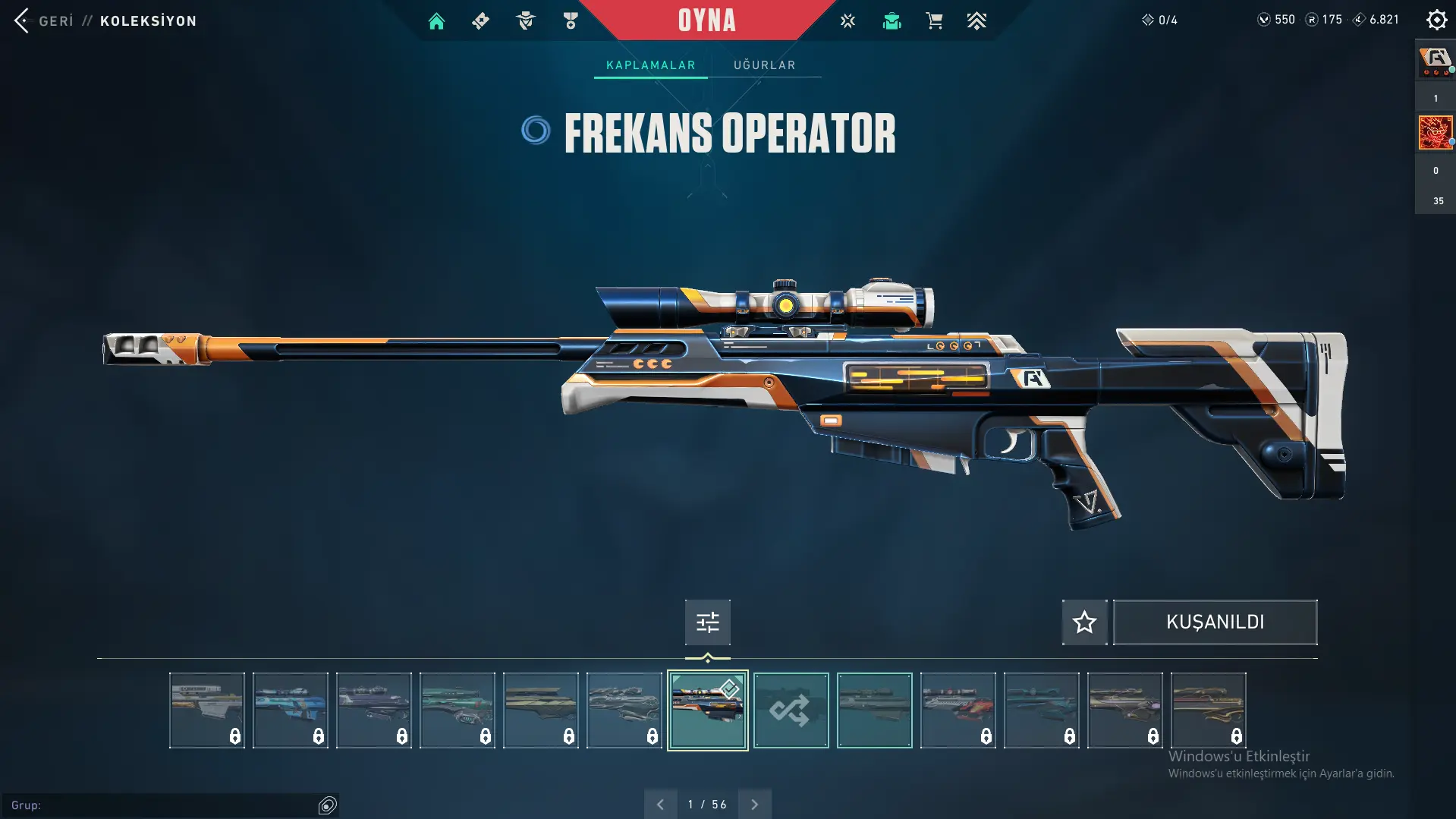Choose the random shuffle skin tile
The height and width of the screenshot is (819, 1456).
coord(791,710)
